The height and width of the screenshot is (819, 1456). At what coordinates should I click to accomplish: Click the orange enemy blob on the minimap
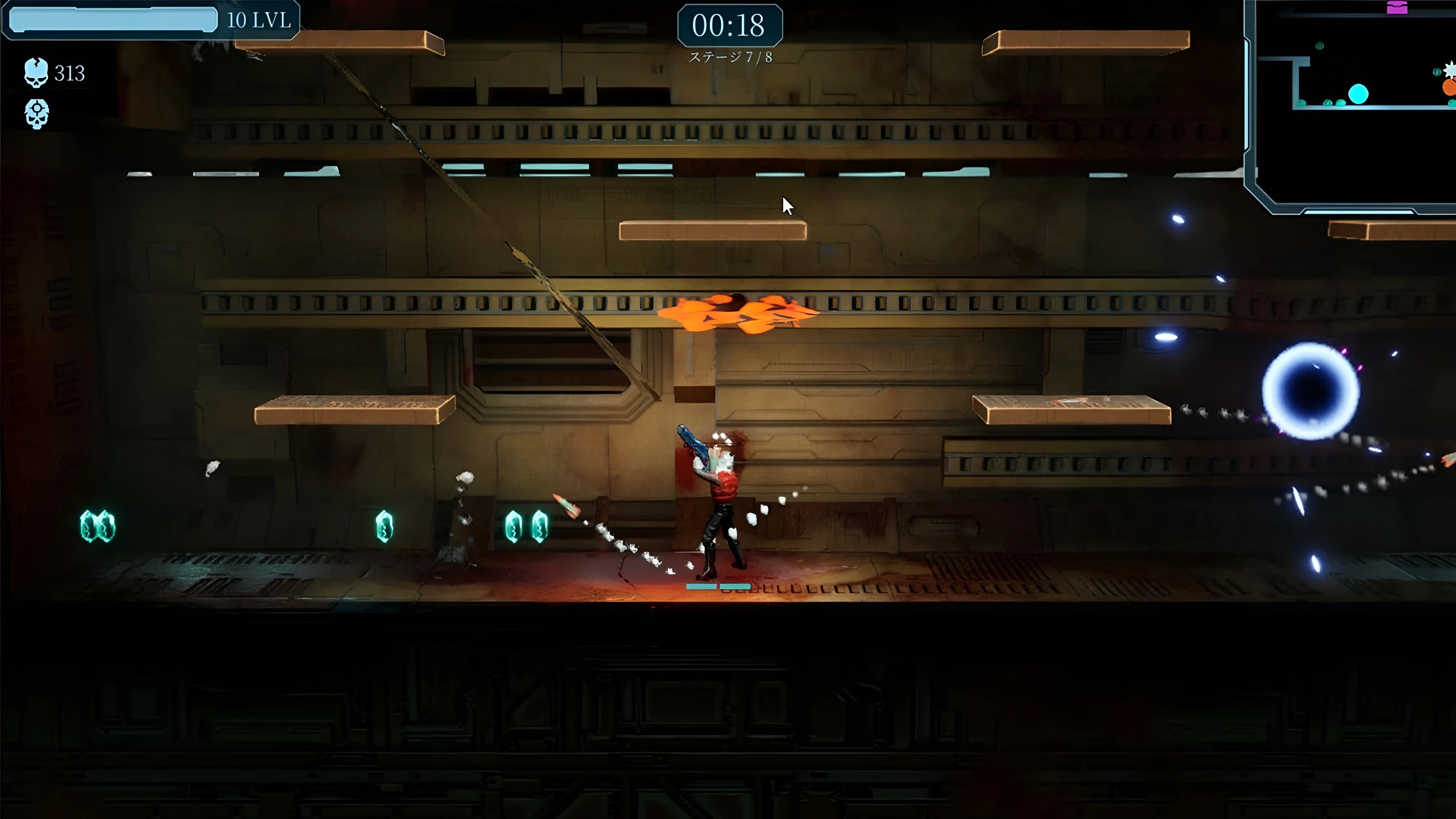[1449, 88]
